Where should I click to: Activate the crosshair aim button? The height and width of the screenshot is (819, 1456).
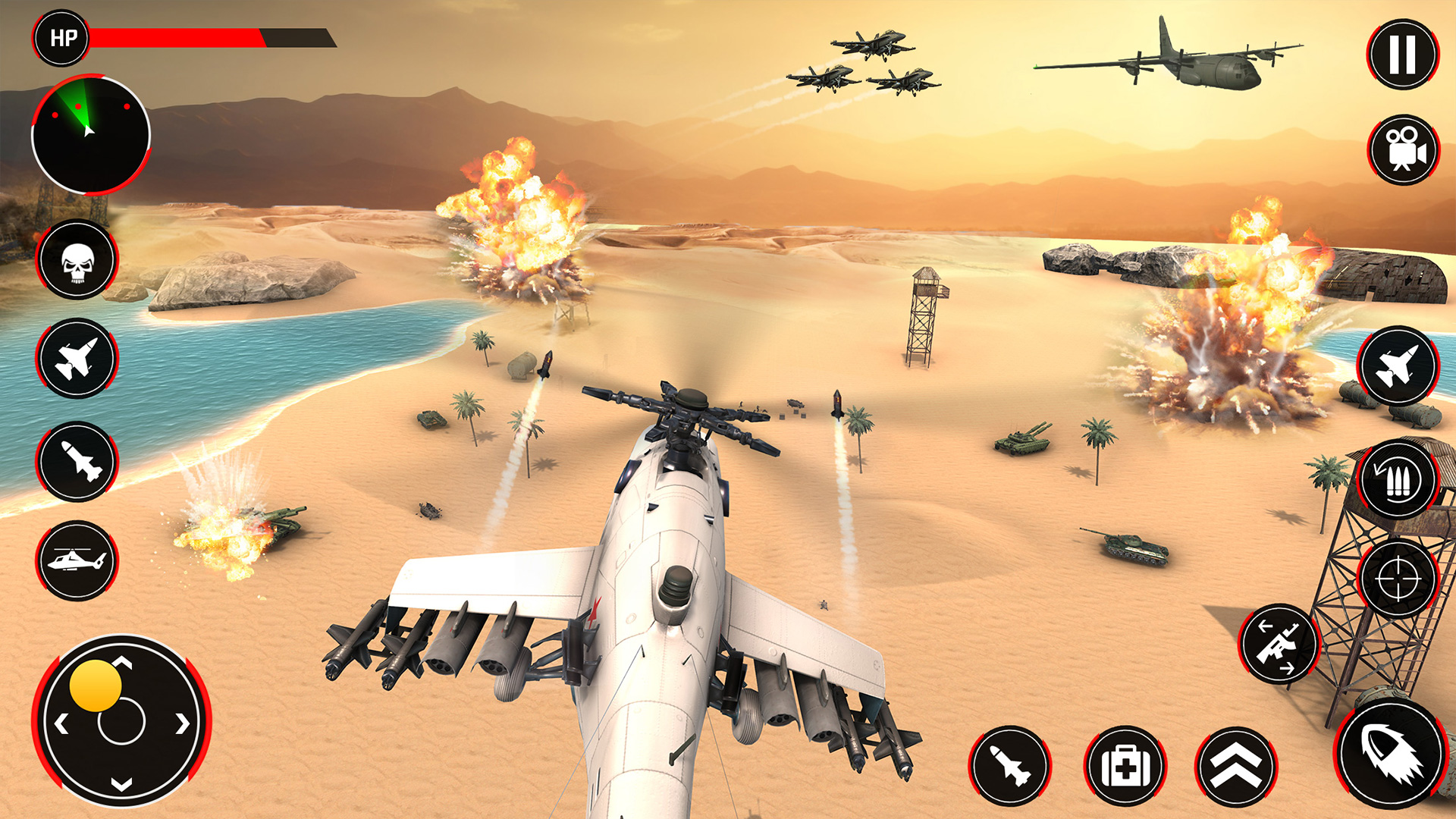coord(1398,579)
